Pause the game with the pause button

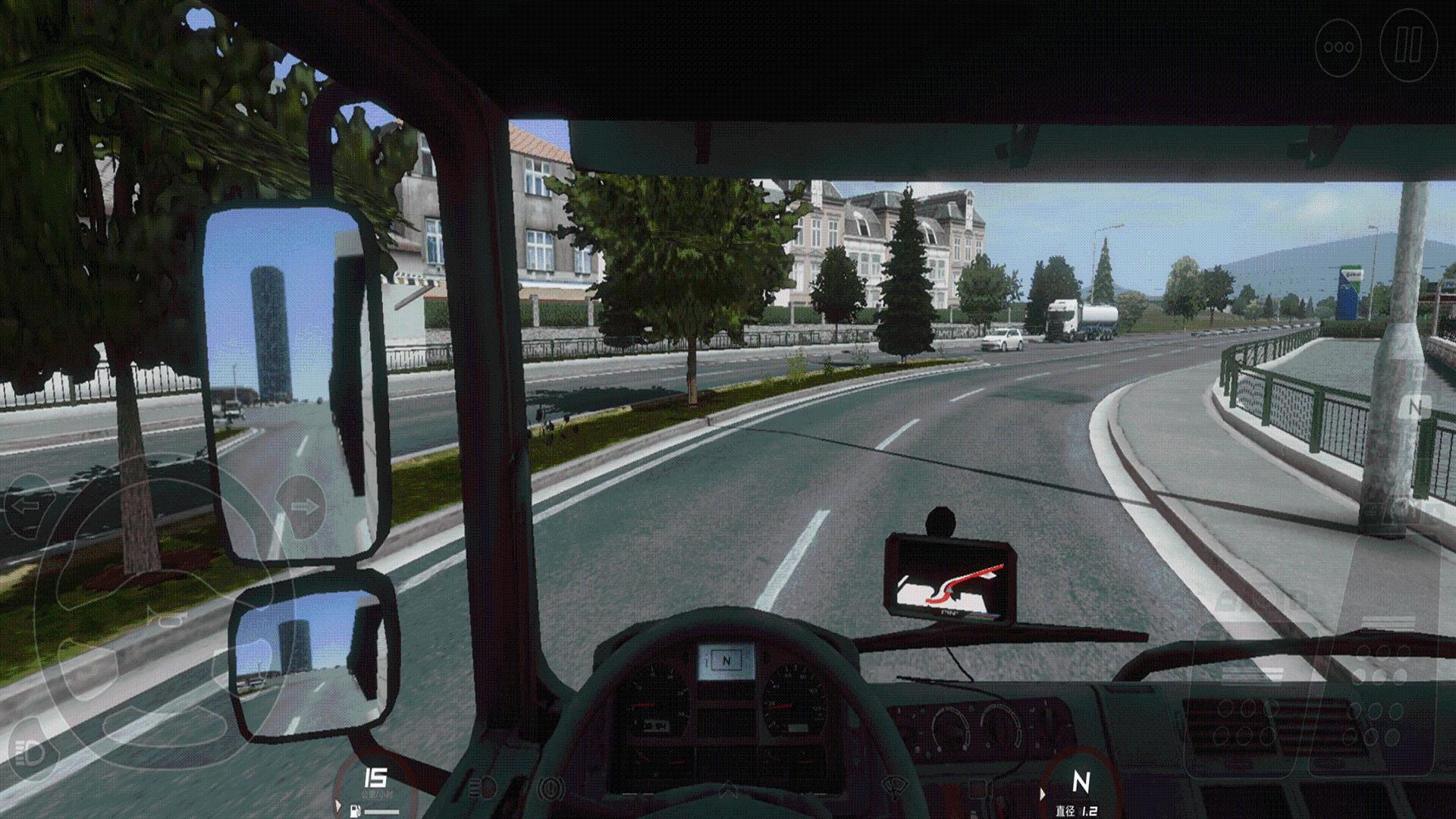[1408, 46]
